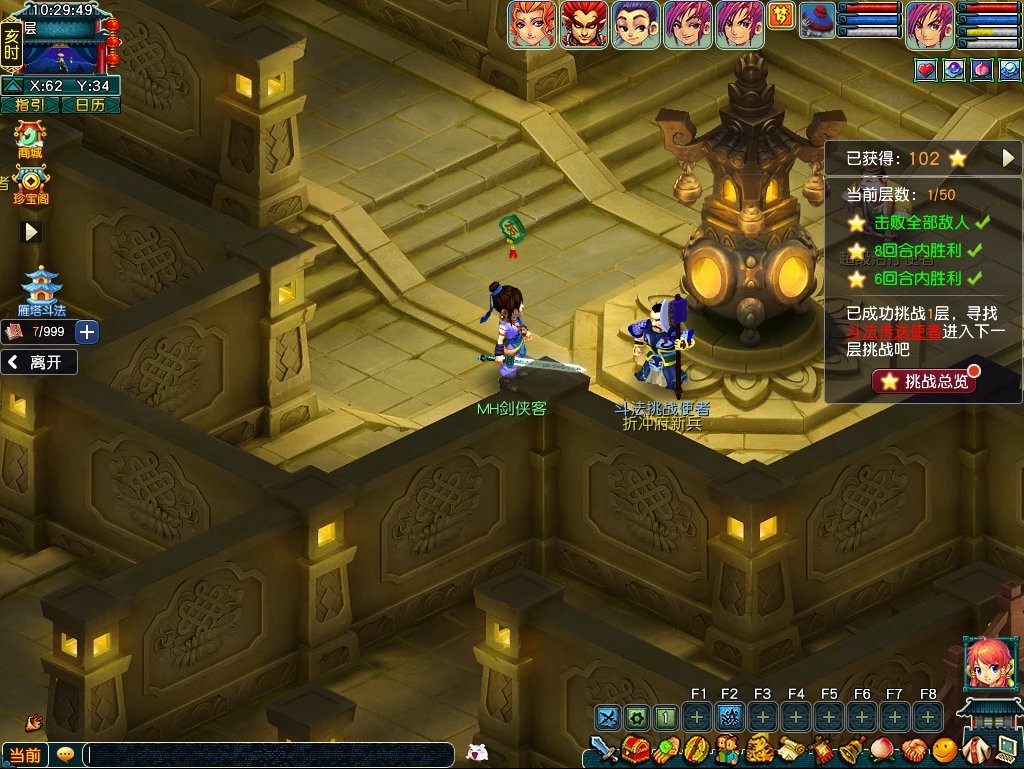Screen dimensions: 1024x769
Task: Expand the left side icon list arrow
Action: click(x=32, y=232)
